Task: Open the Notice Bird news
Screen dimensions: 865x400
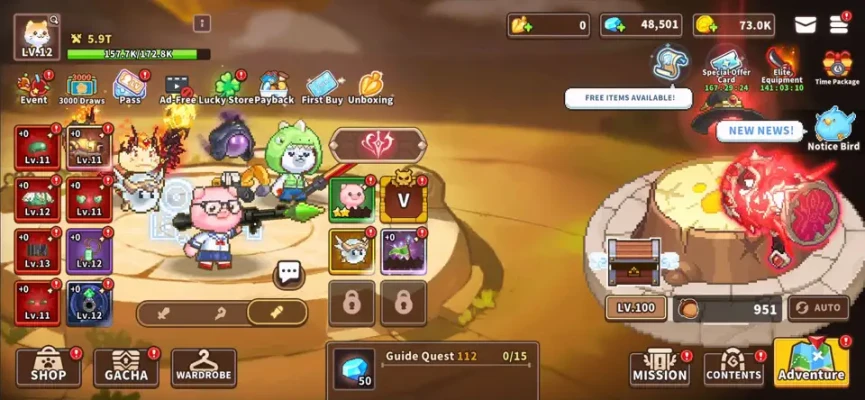Action: [x=833, y=130]
